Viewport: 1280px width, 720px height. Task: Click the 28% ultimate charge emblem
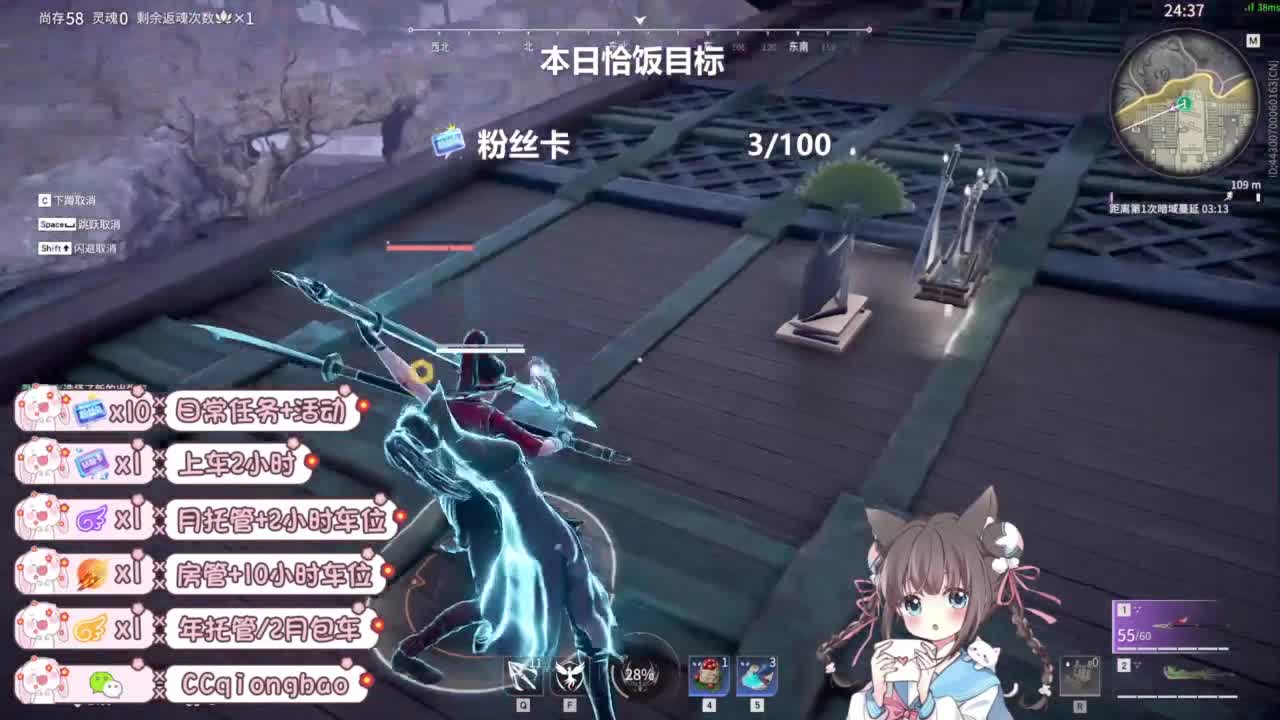coord(637,676)
